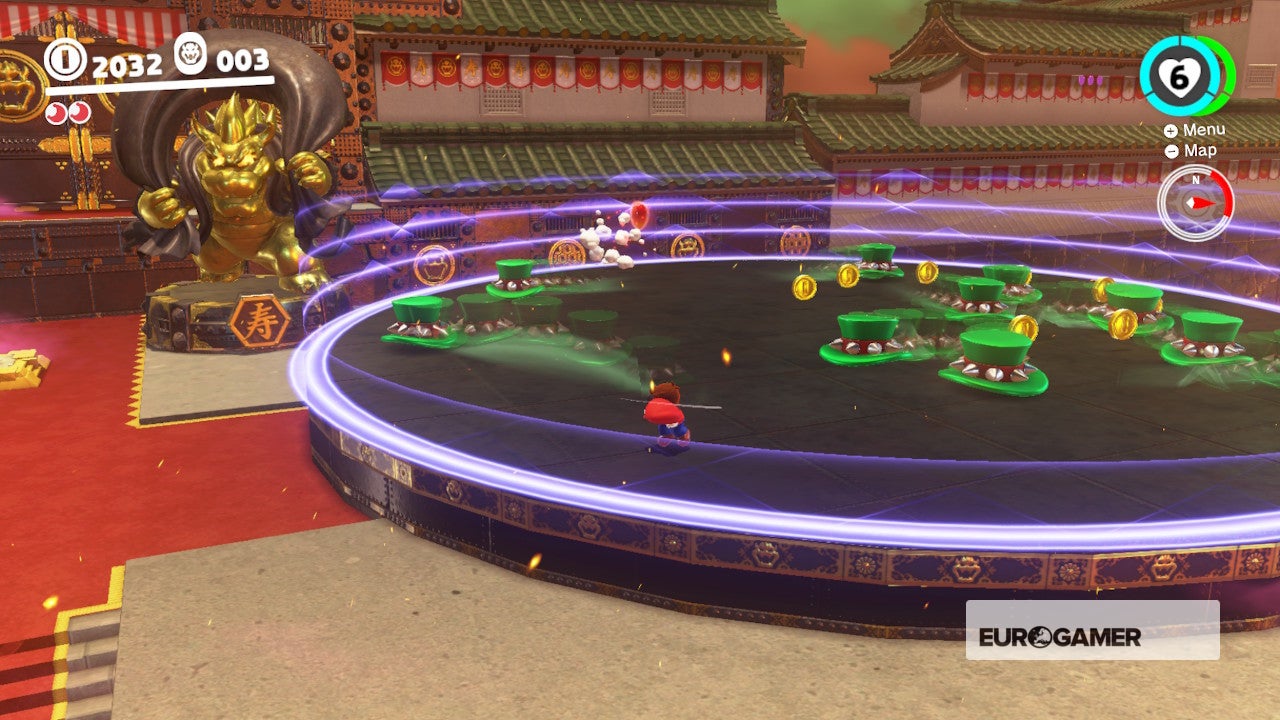
Task: Click the second red Power Moon icon
Action: tap(79, 112)
